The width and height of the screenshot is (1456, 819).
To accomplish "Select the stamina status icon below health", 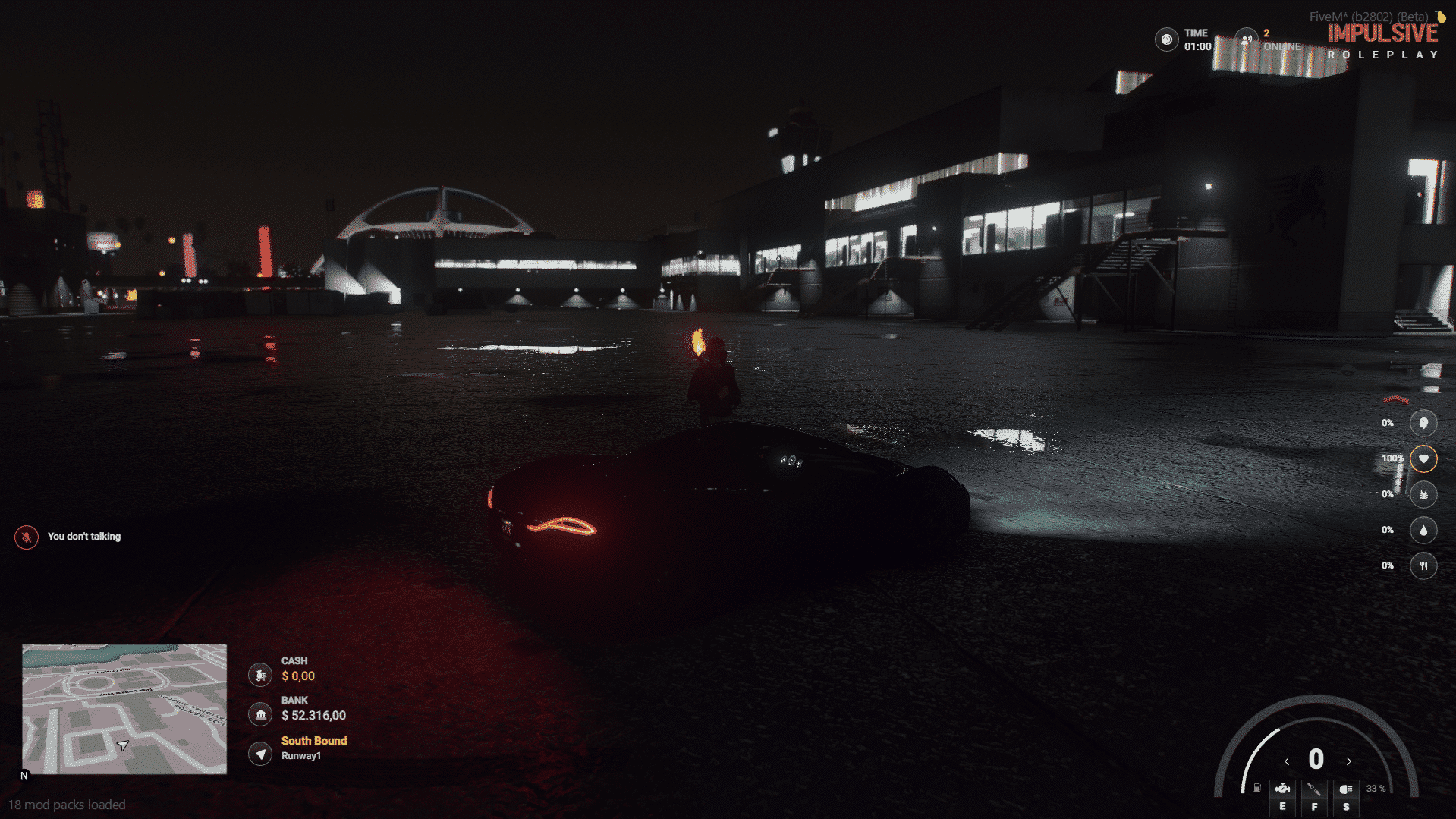I will (x=1423, y=494).
